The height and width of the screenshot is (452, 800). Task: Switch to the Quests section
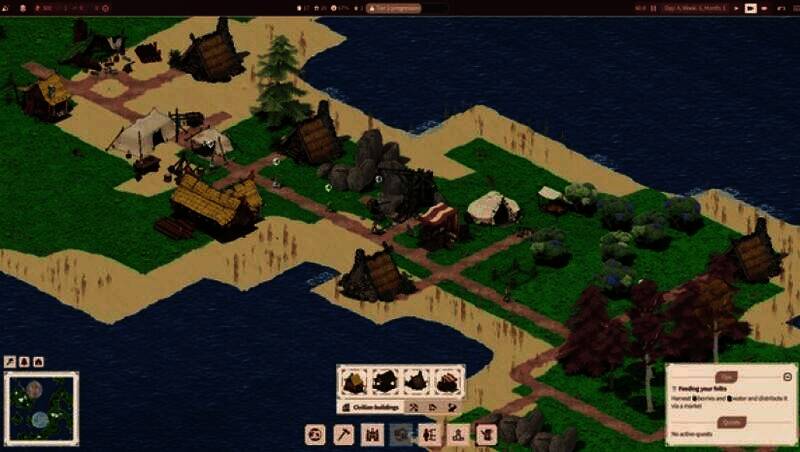click(x=732, y=421)
